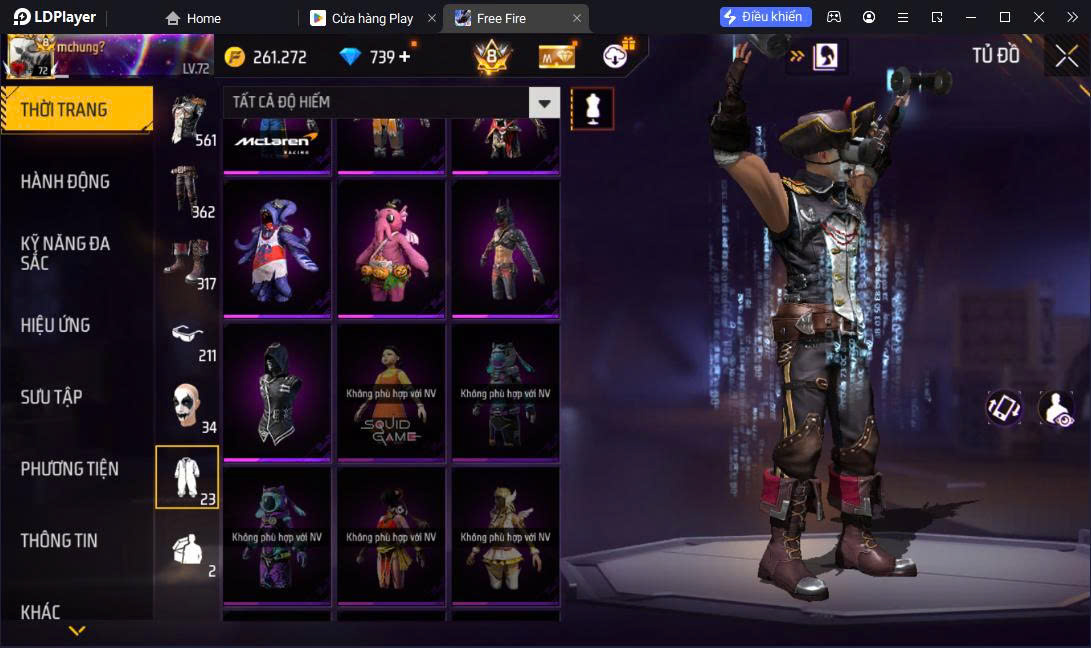Image resolution: width=1091 pixels, height=648 pixels.
Task: Open the sunglasses accessory category
Action: pos(188,337)
